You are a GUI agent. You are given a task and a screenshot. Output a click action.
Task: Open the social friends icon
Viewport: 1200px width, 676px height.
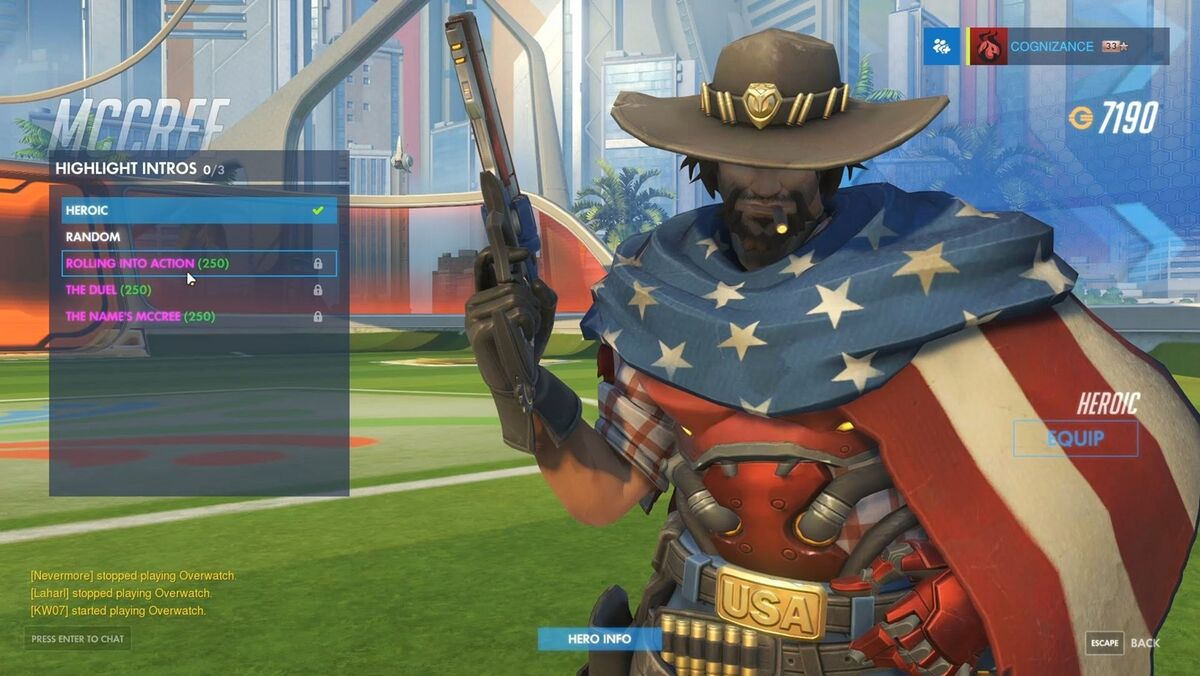click(x=941, y=46)
